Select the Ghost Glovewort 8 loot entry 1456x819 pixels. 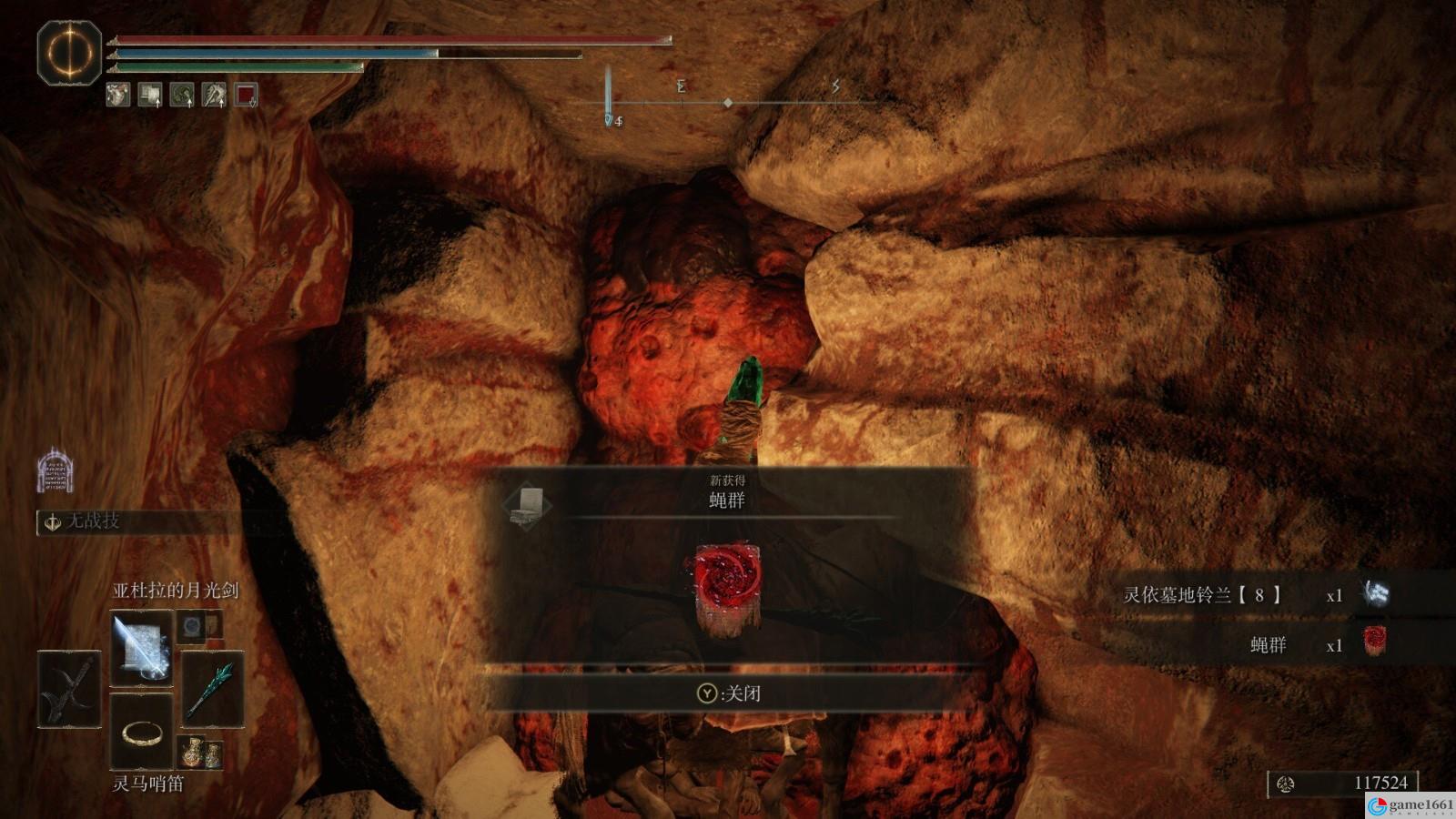(1254, 595)
